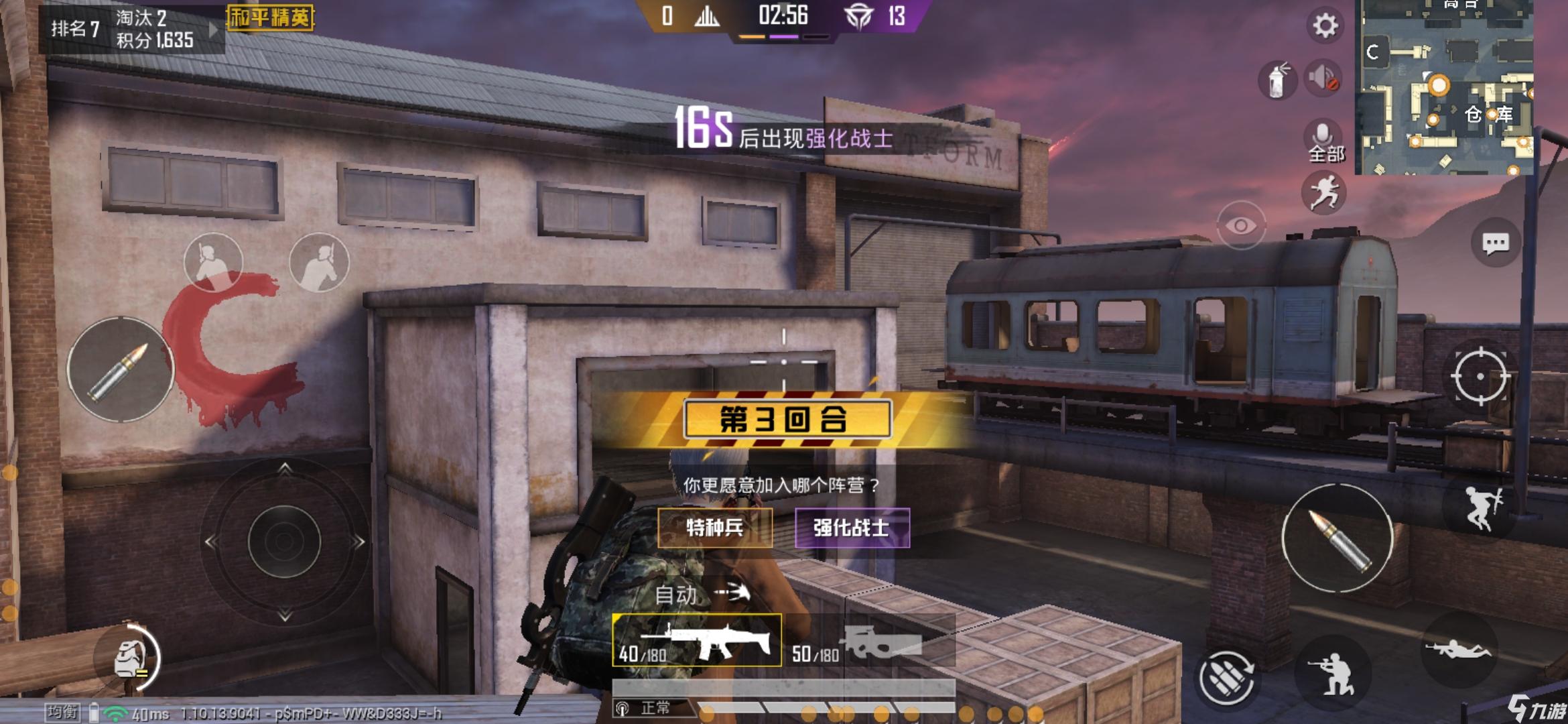The image size is (1568, 724).
Task: Open the minimap
Action: pyautogui.click(x=1444, y=87)
